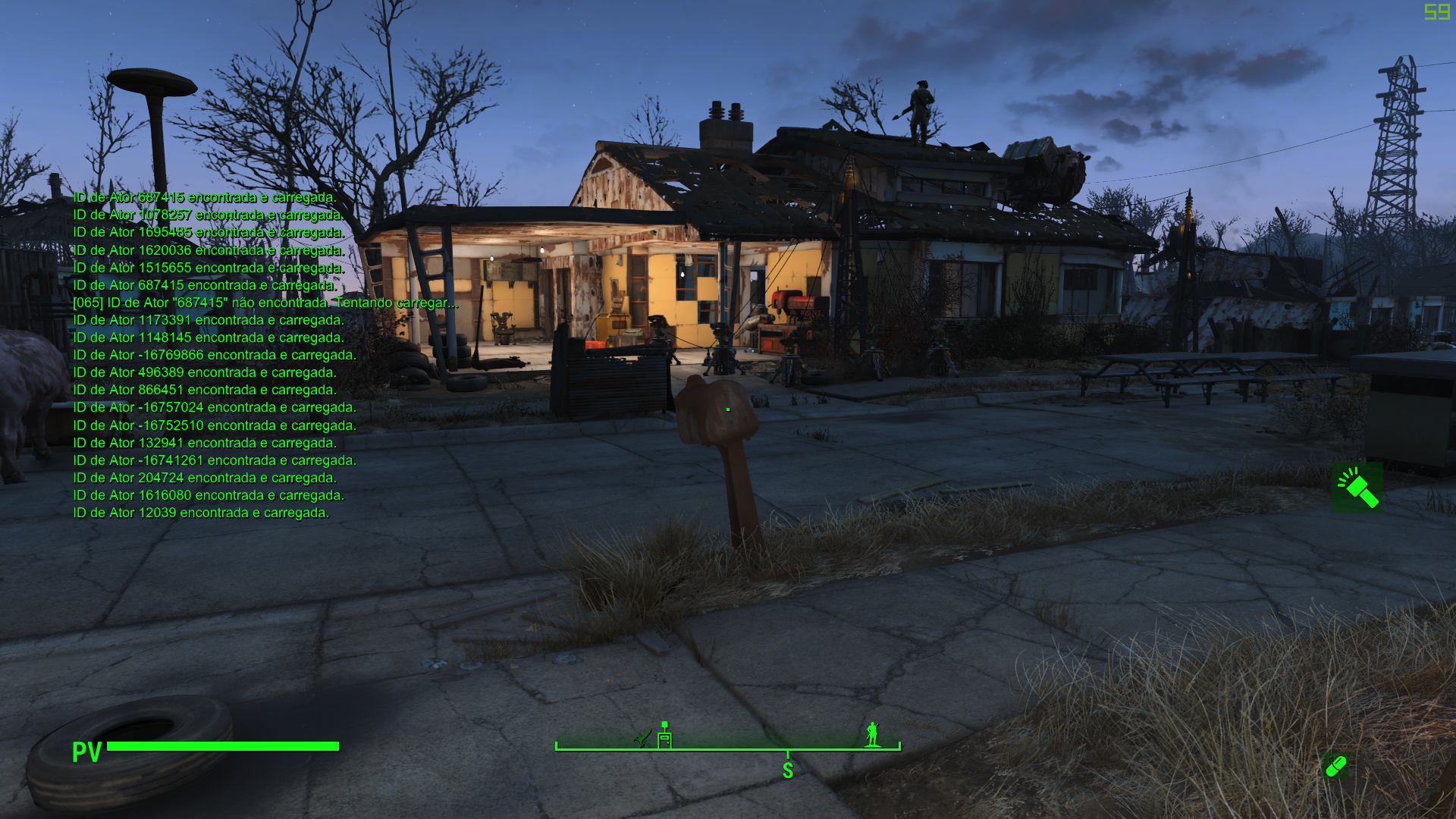Click the Minuteman figure compass marker

click(x=873, y=734)
